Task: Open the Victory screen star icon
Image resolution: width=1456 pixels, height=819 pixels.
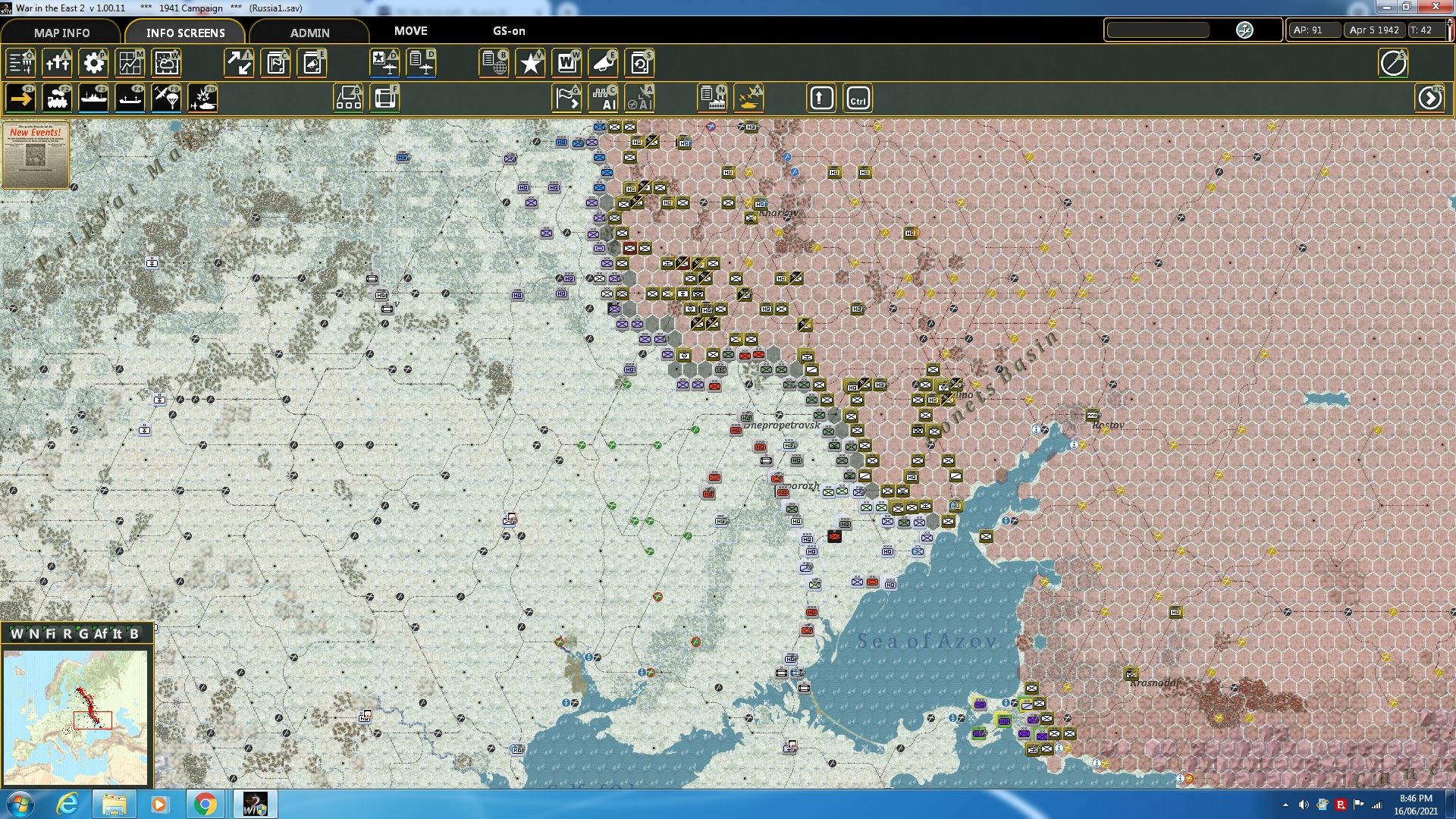Action: click(530, 64)
